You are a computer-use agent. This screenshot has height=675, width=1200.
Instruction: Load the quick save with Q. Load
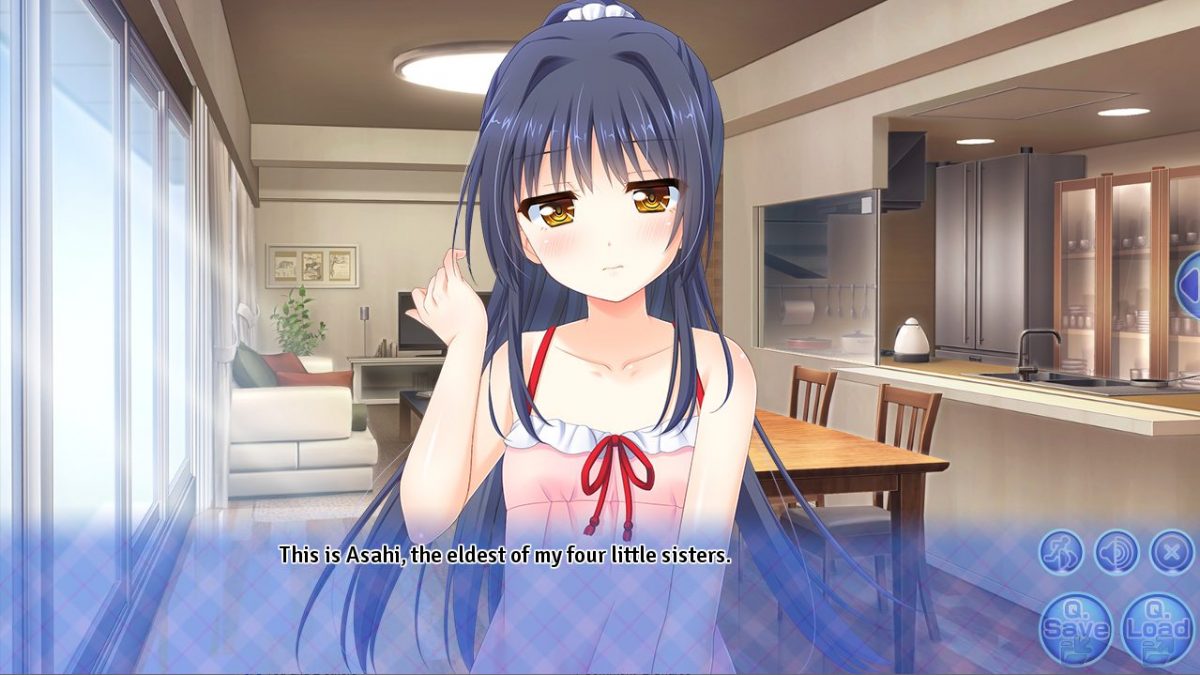pos(1157,629)
